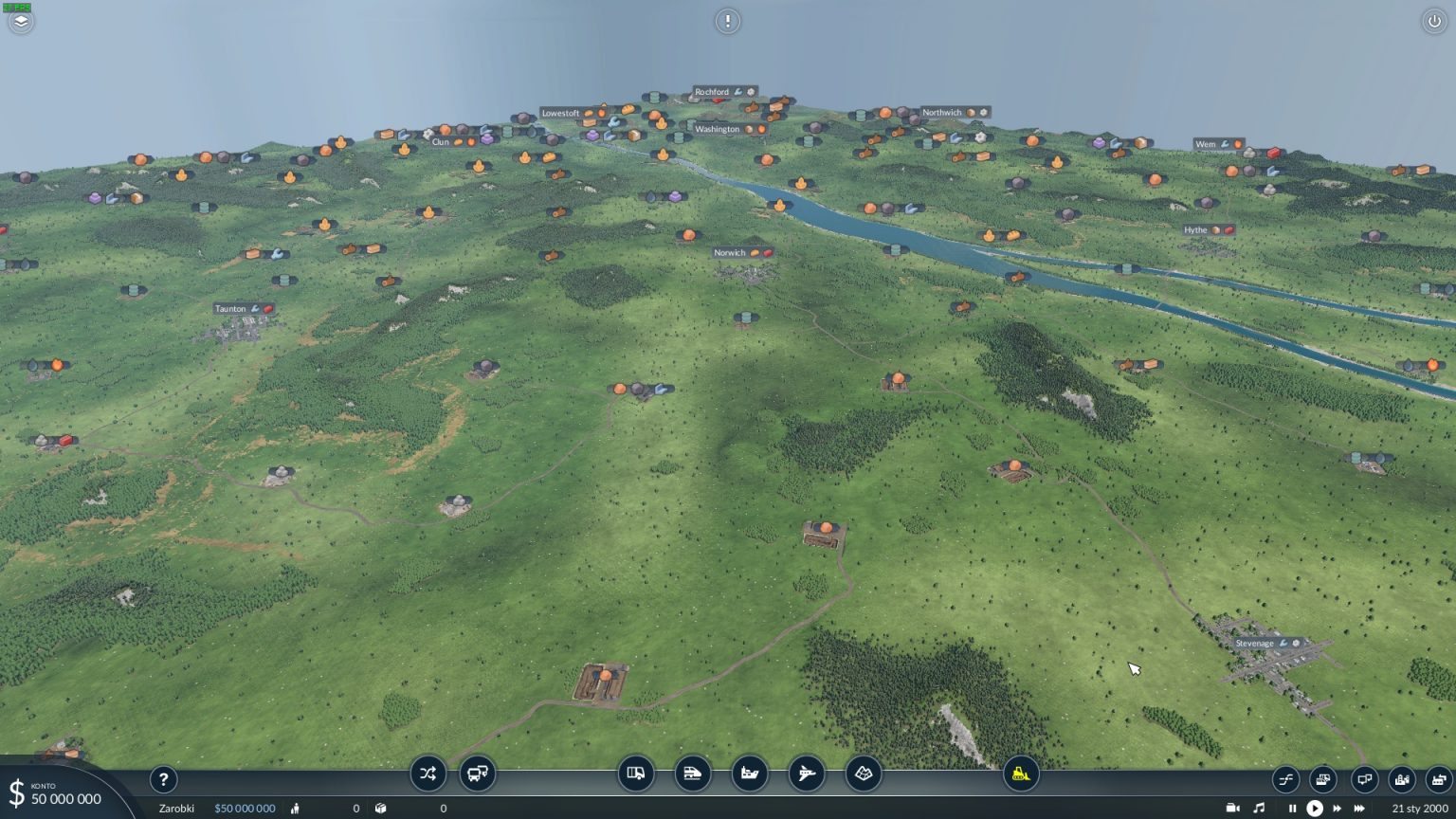Image resolution: width=1456 pixels, height=819 pixels.
Task: Select the harbor construction tool
Action: (750, 773)
